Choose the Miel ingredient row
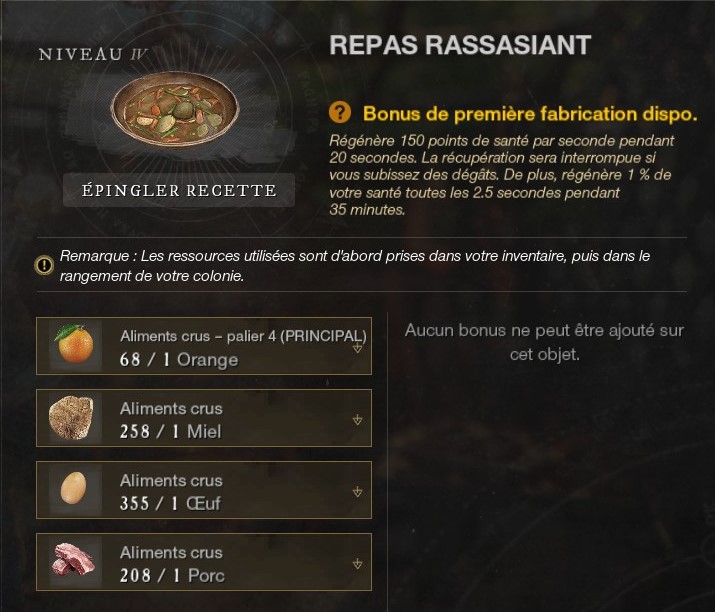The image size is (715, 612). pos(203,418)
